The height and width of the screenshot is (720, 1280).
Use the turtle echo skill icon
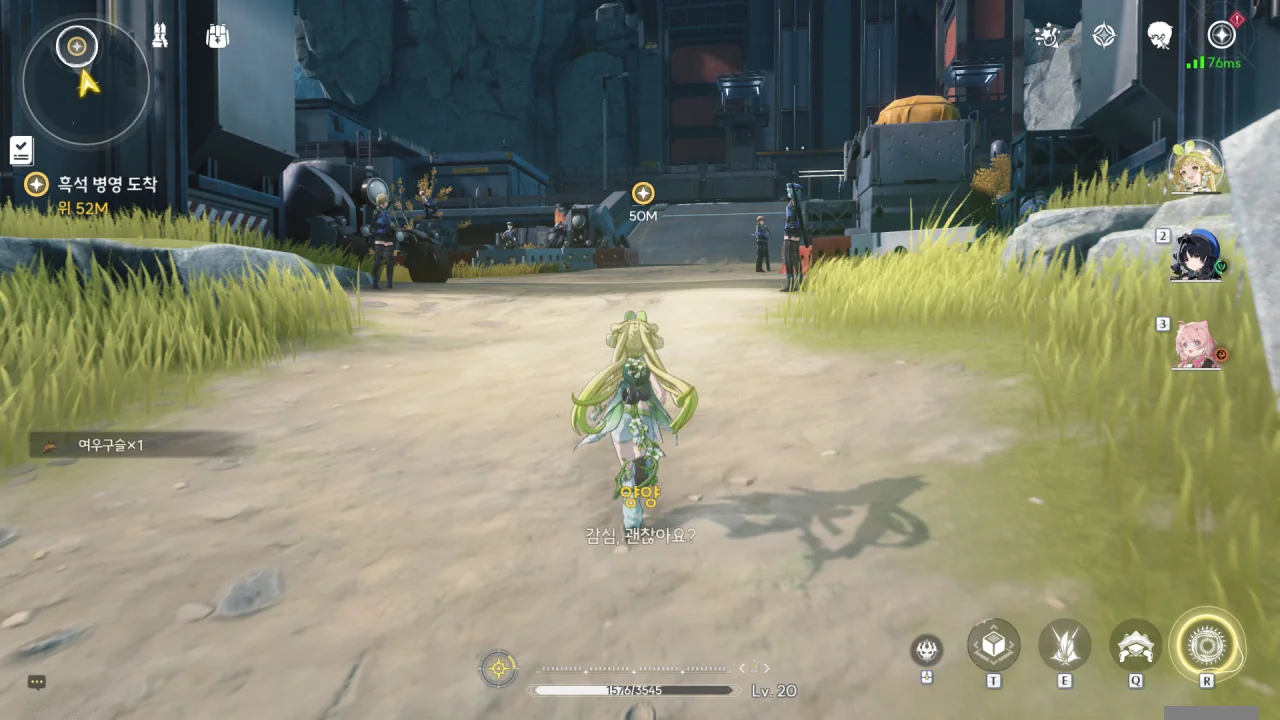(x=1135, y=645)
